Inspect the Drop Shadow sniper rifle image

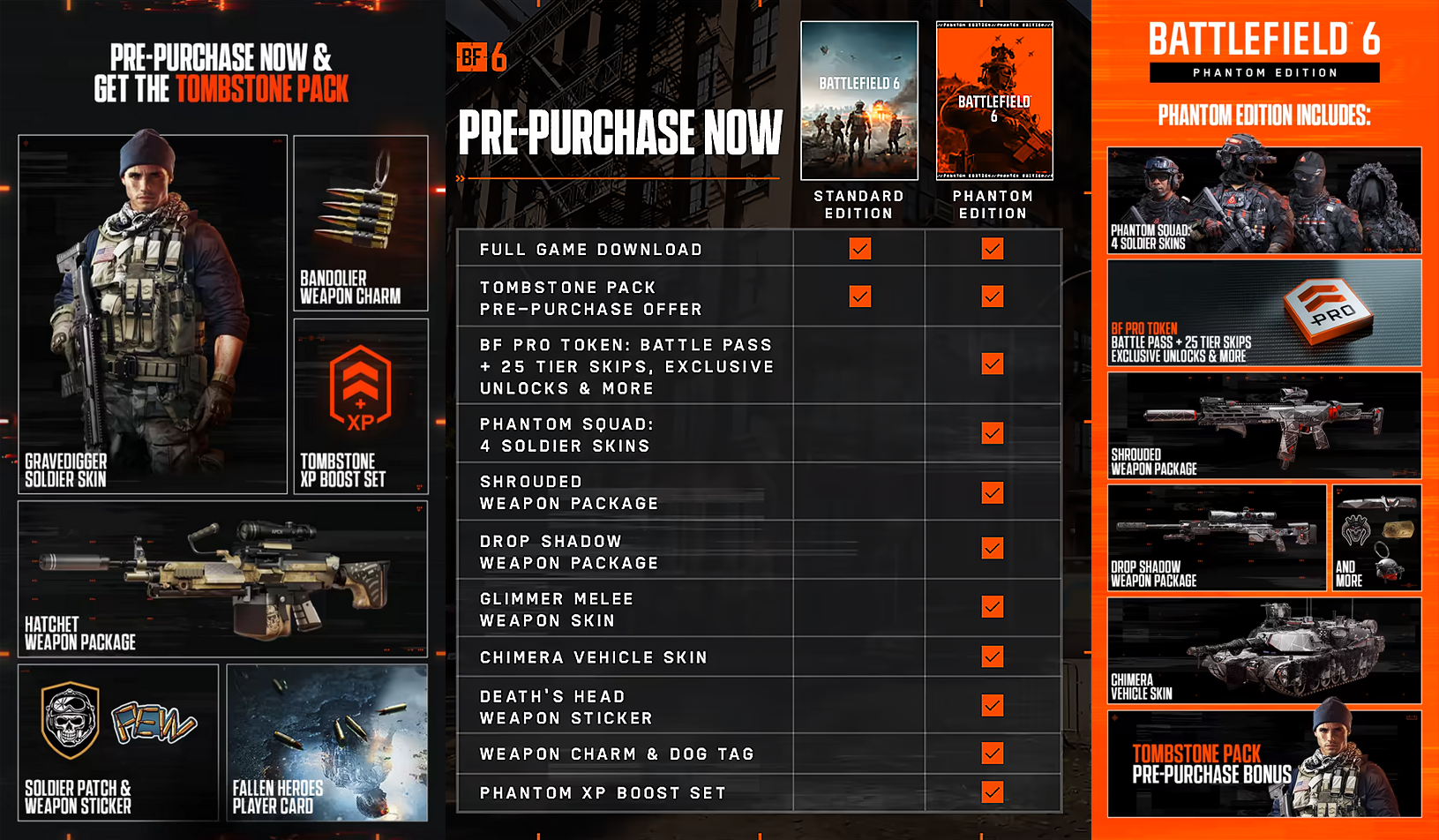(1217, 537)
